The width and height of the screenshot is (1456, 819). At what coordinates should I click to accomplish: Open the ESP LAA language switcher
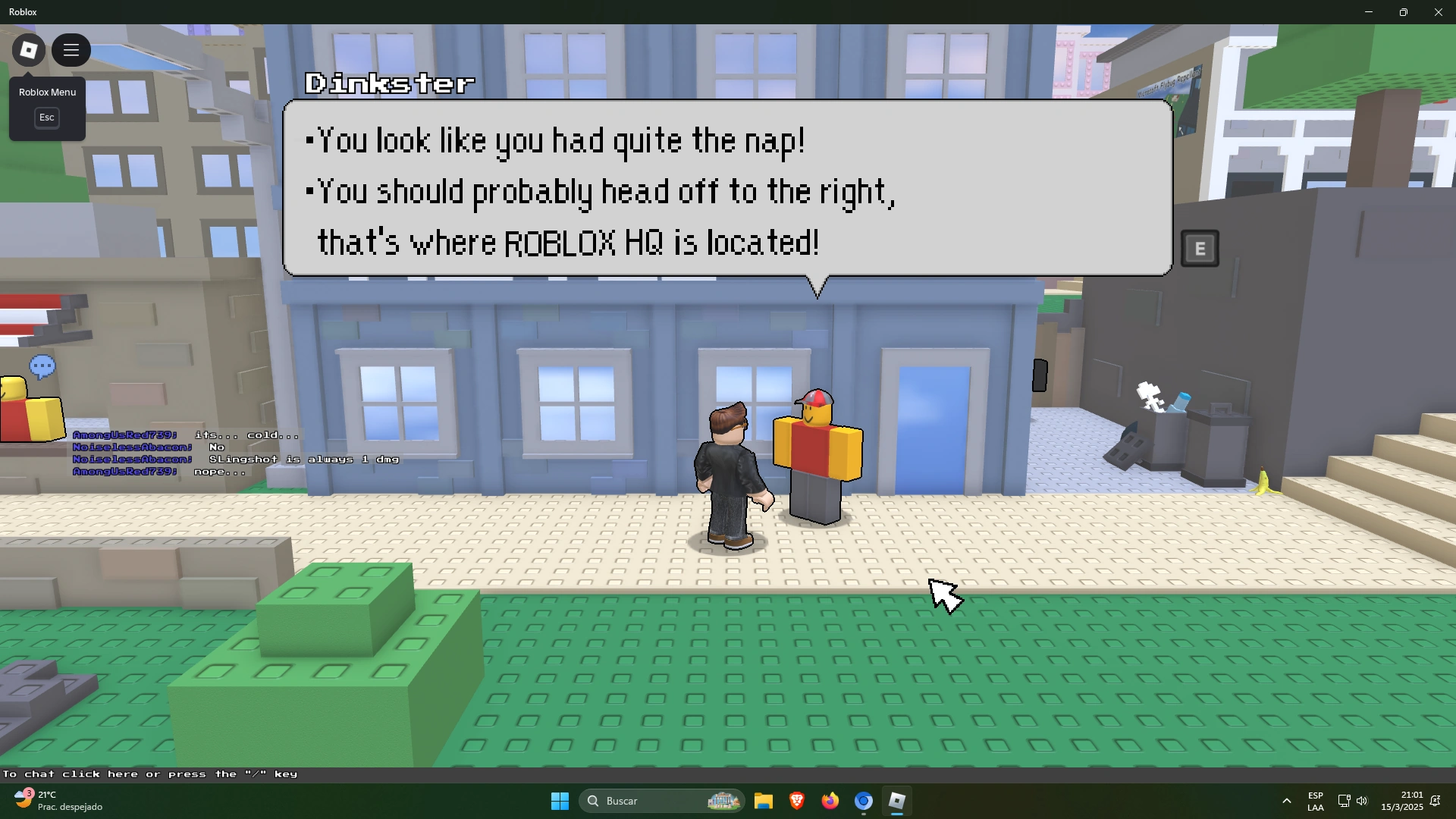(x=1316, y=800)
